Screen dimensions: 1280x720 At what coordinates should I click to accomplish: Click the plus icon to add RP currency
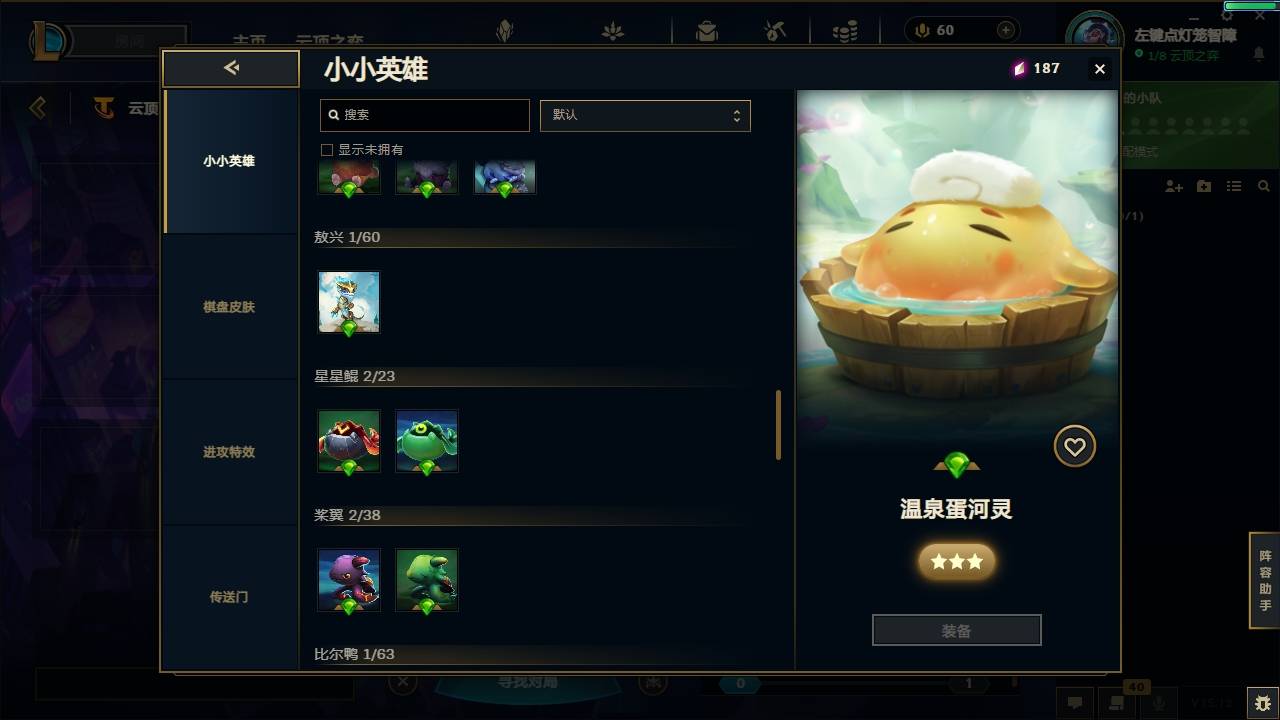1005,30
